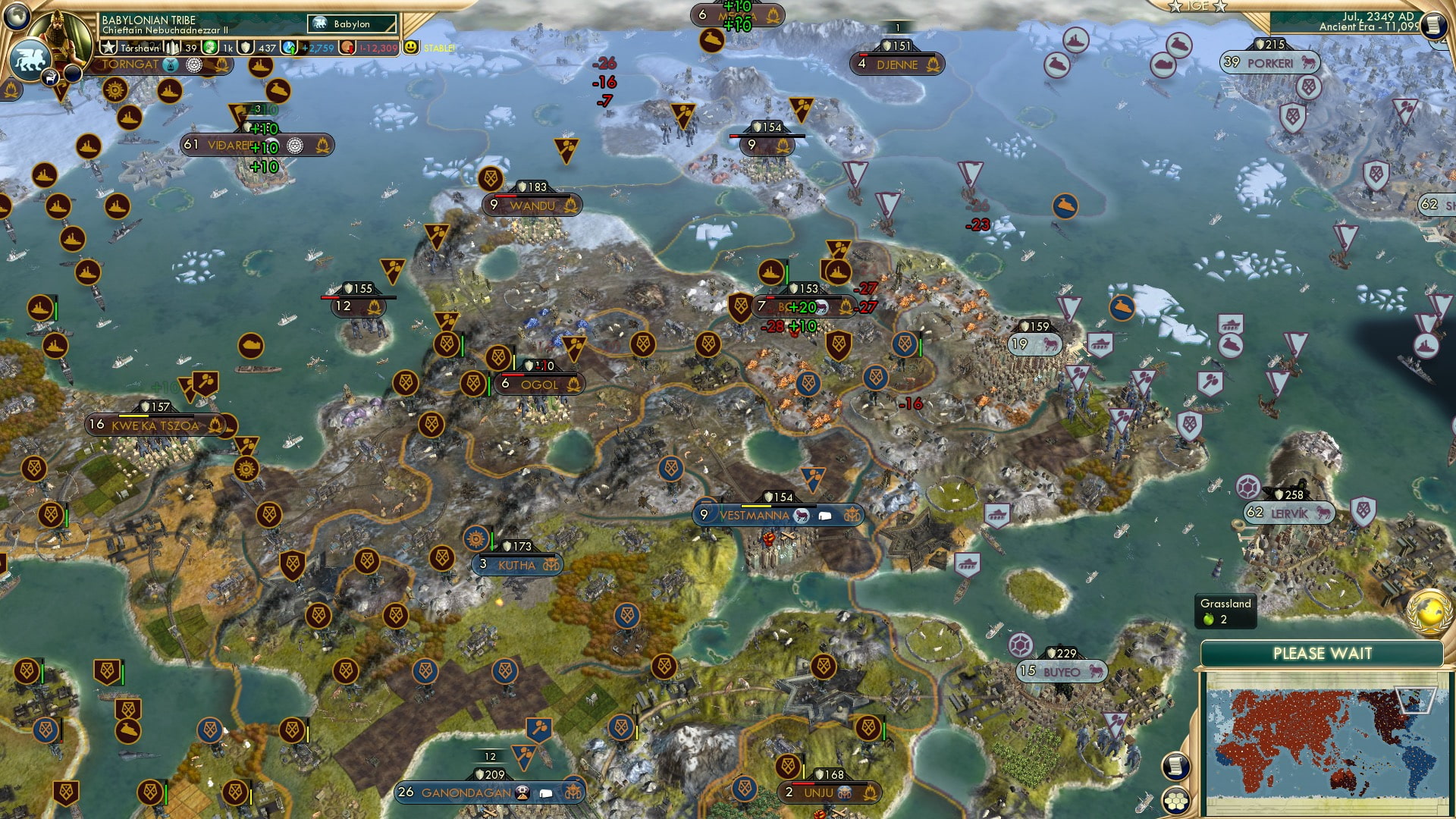Click the Ogol city banner
Viewport: 1456px width, 819px height.
(539, 384)
